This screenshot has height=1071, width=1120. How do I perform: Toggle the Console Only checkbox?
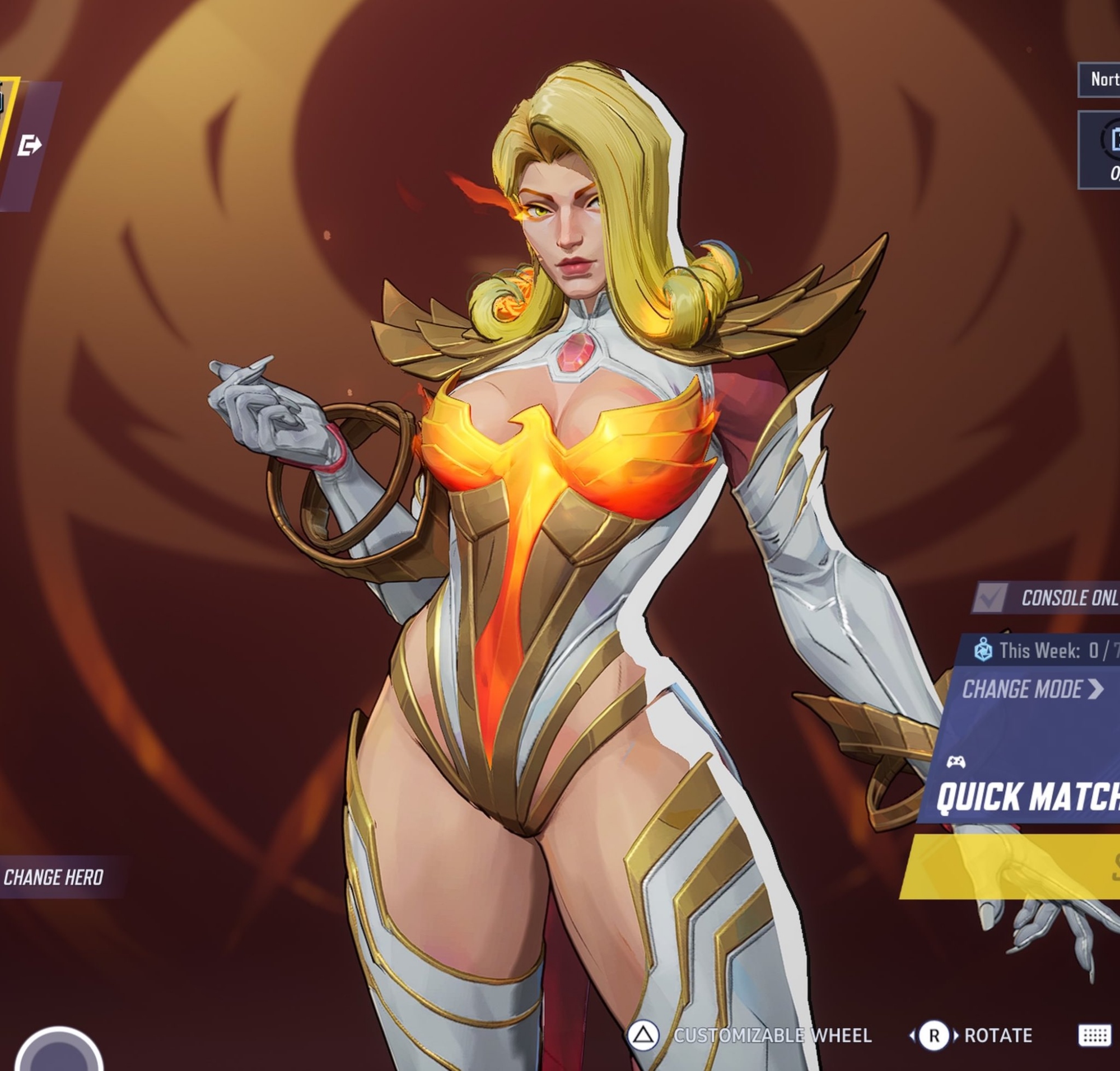pos(990,598)
